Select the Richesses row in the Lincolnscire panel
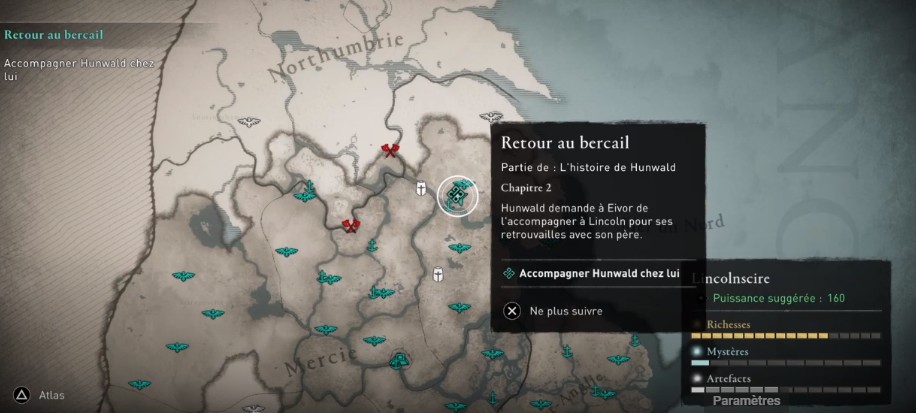This screenshot has height=413, width=916. point(785,330)
